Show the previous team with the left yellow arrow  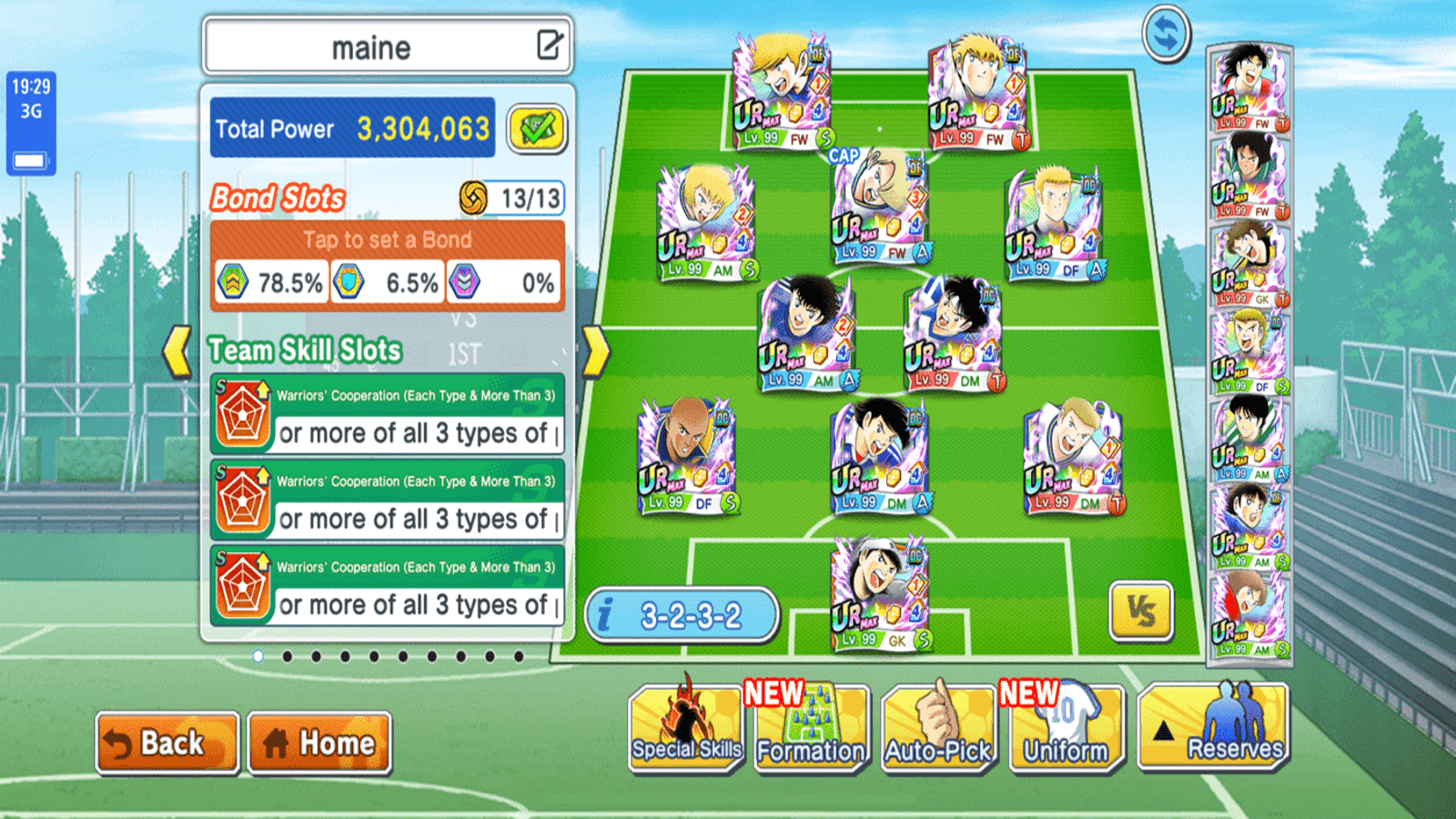[177, 351]
